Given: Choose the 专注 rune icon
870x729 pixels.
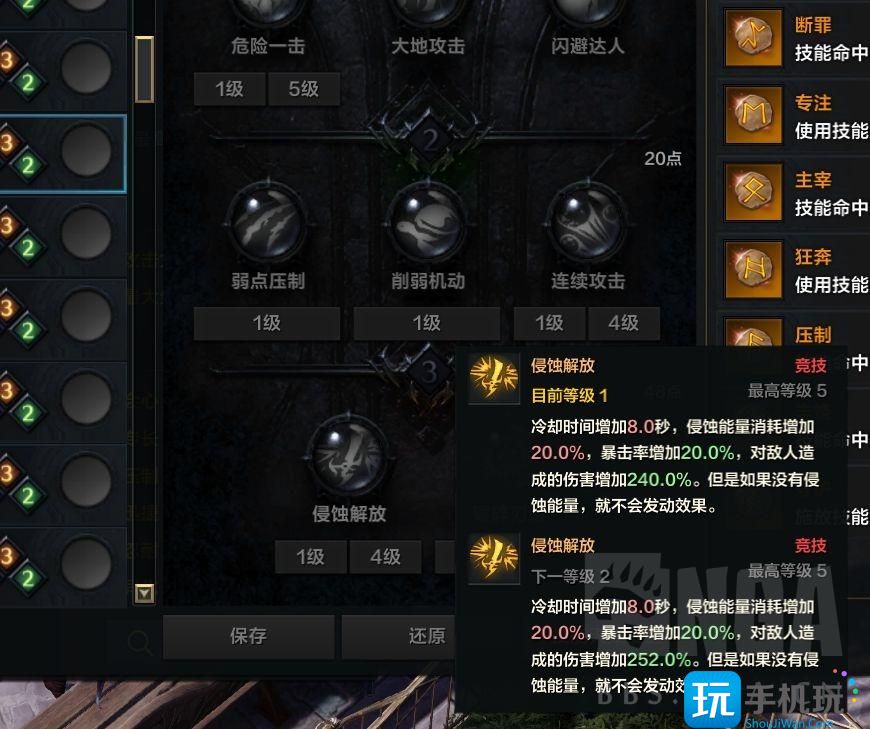Looking at the screenshot, I should pos(753,116).
